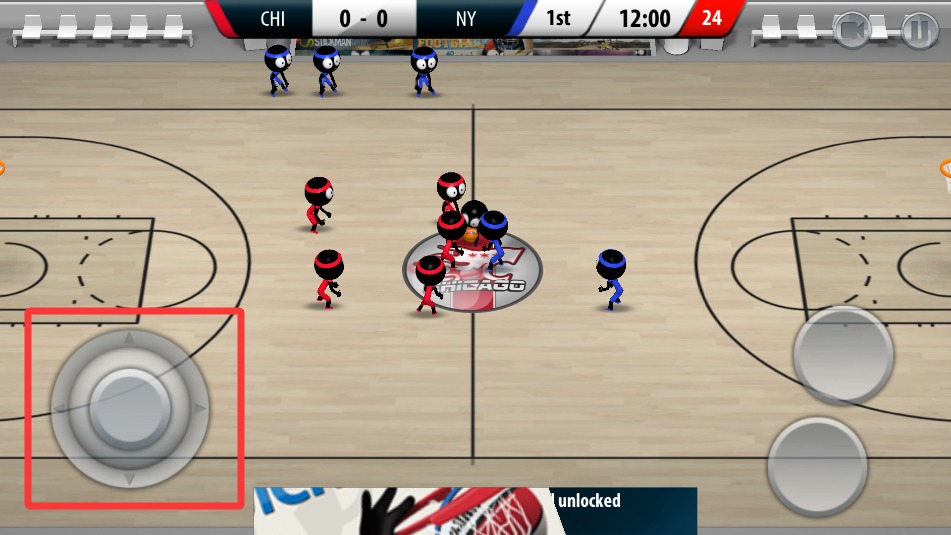Viewport: 951px width, 535px height.
Task: Open the advertisement banner below the court
Action: pos(475,511)
